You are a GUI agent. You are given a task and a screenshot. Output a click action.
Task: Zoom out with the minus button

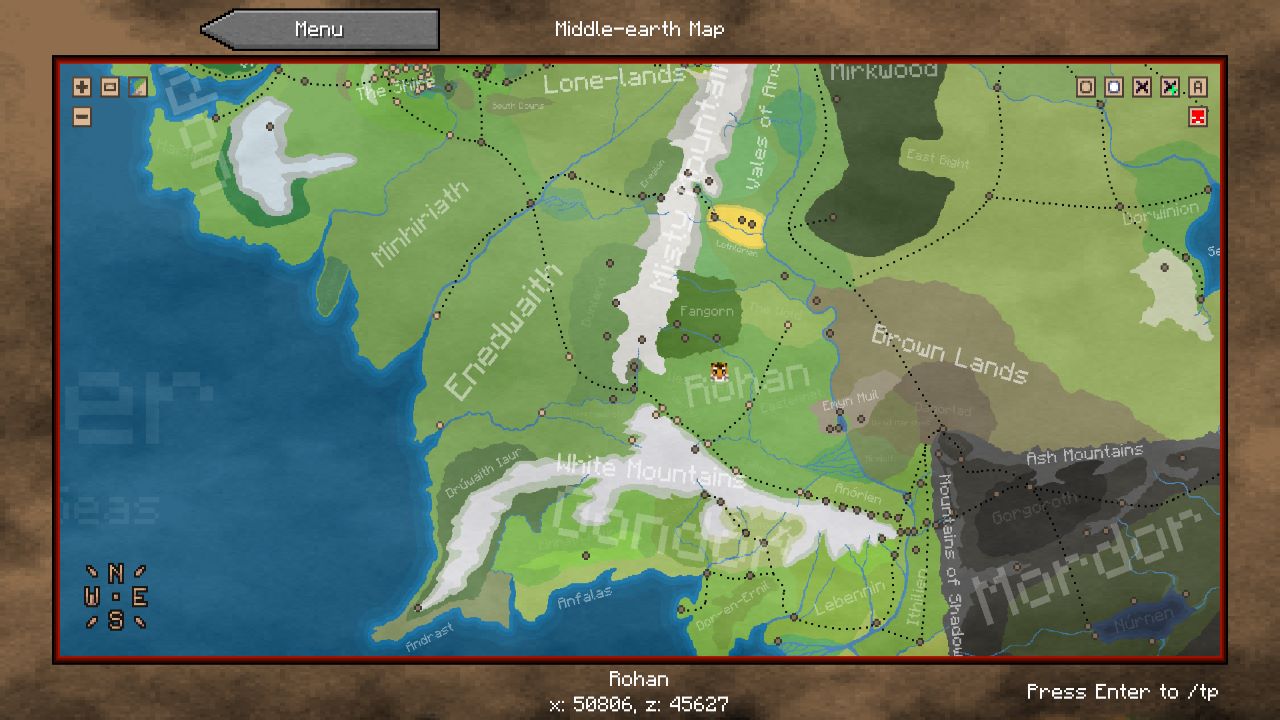coord(82,117)
